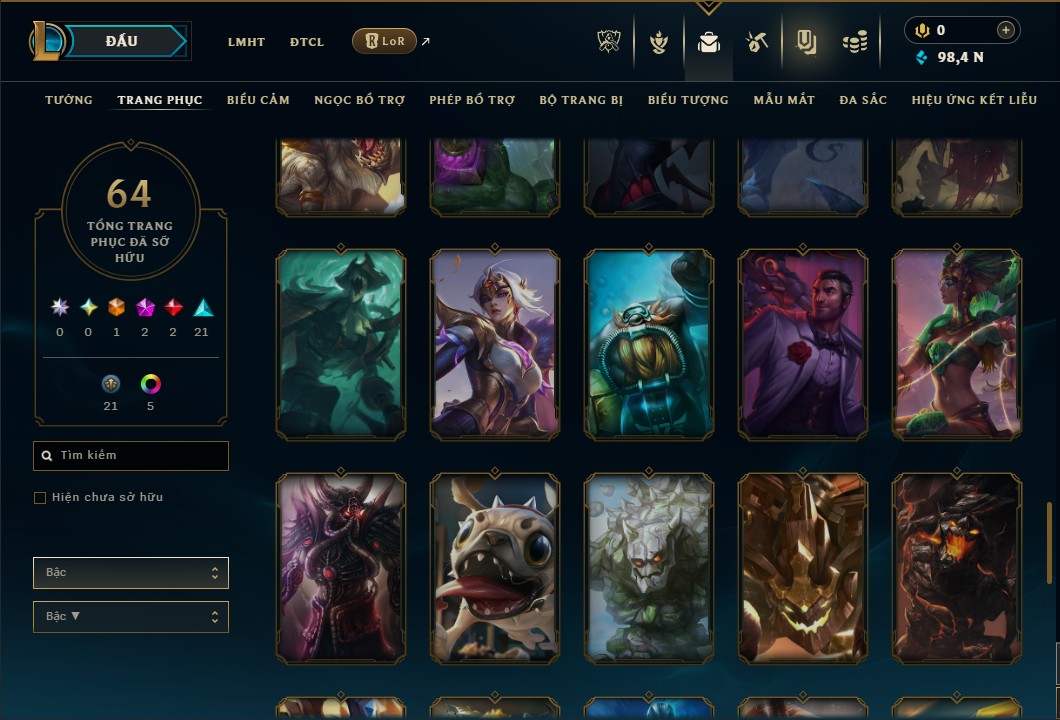This screenshot has height=720, width=1060.
Task: Switch to the MẪU MẮT tab
Action: [784, 100]
